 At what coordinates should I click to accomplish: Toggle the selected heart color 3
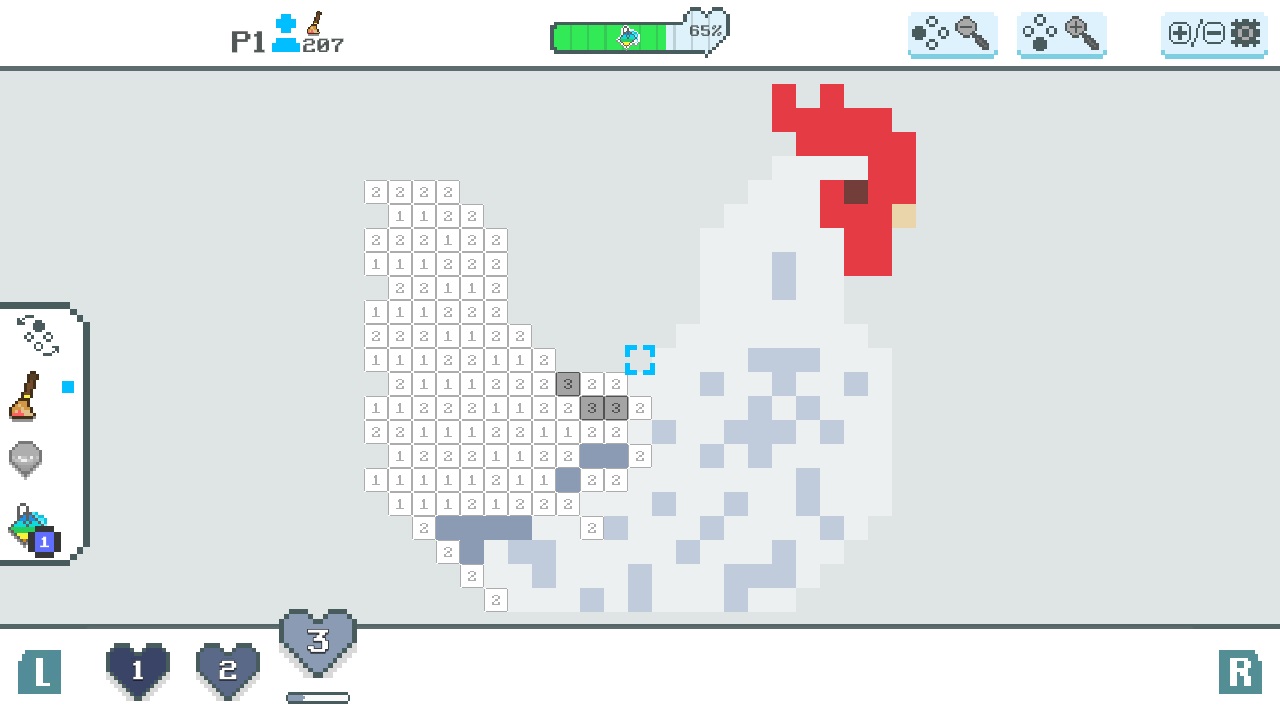coord(318,643)
